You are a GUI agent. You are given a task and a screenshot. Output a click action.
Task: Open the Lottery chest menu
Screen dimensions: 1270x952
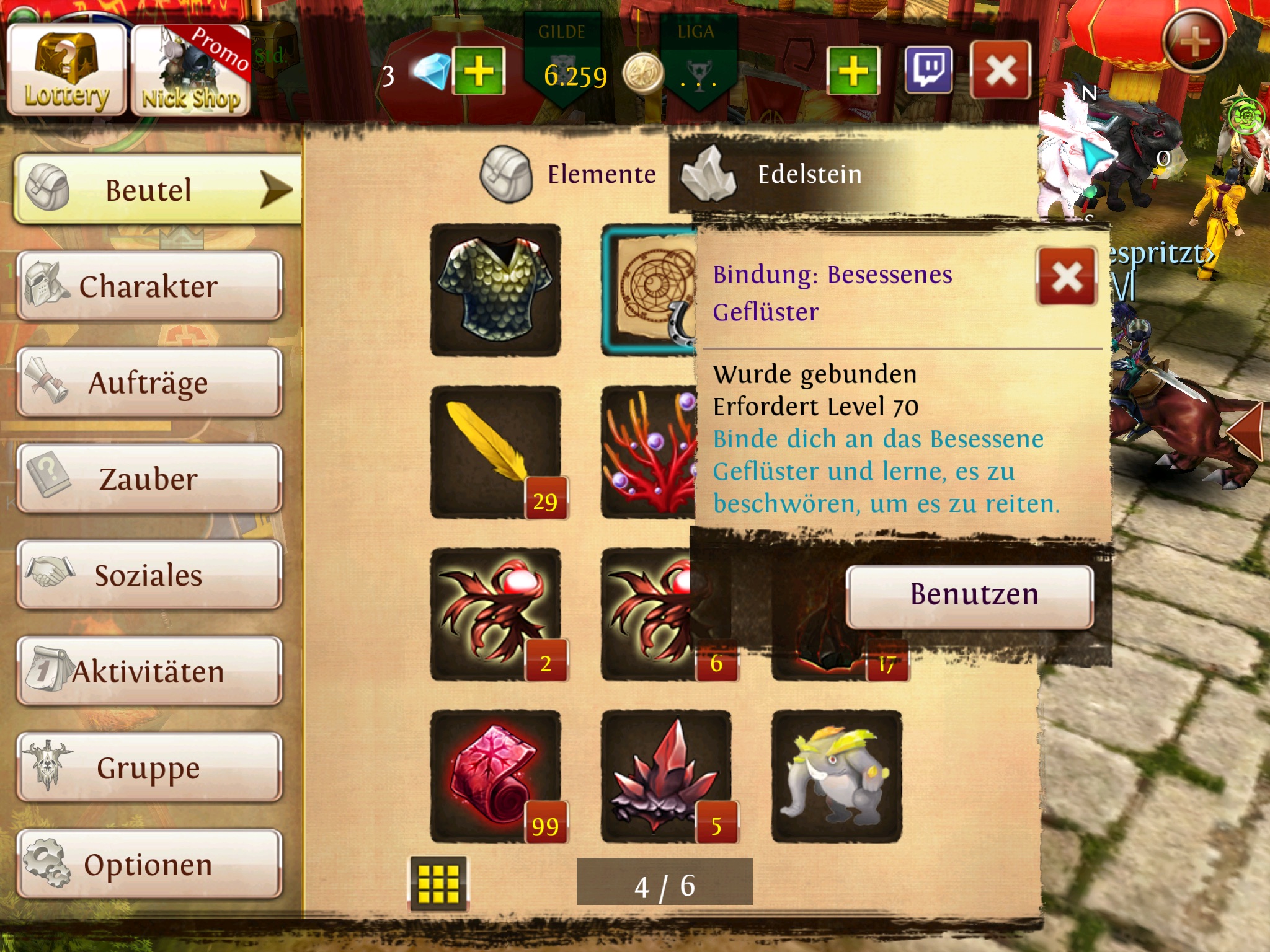[x=66, y=69]
